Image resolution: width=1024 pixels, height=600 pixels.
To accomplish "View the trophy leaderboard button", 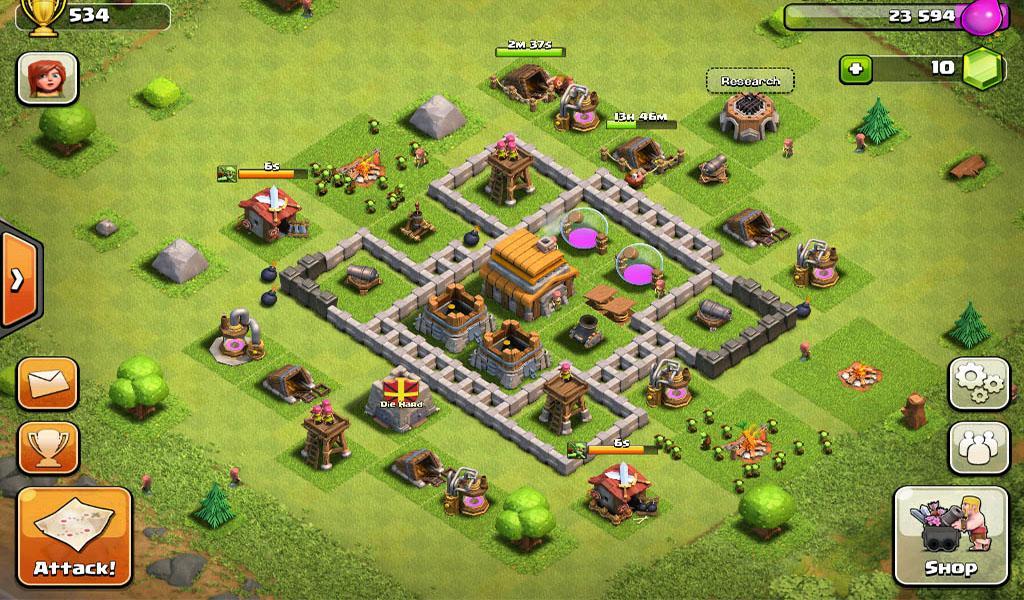I will point(48,447).
